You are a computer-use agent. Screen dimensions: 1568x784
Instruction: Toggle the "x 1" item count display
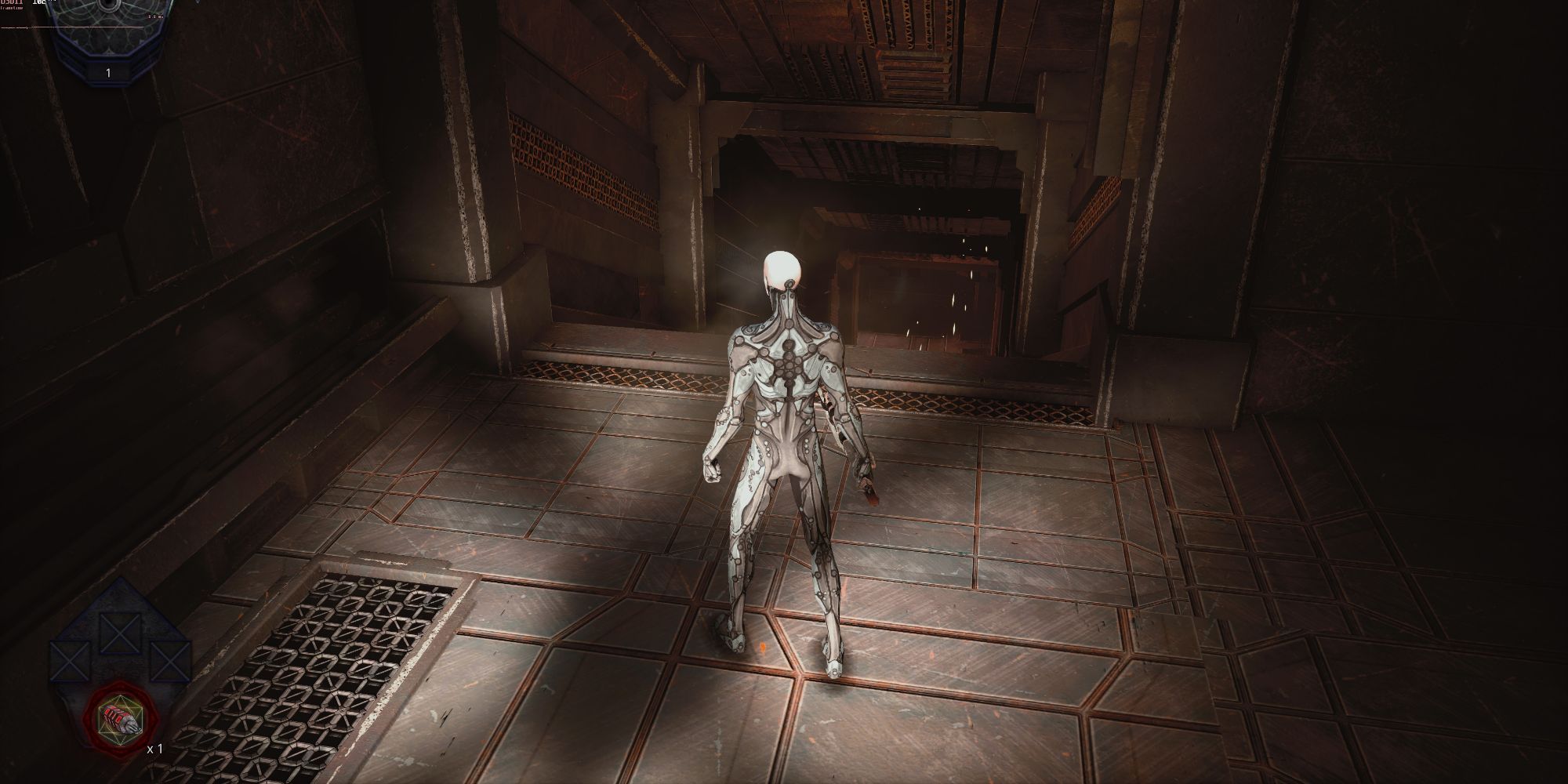pyautogui.click(x=154, y=749)
